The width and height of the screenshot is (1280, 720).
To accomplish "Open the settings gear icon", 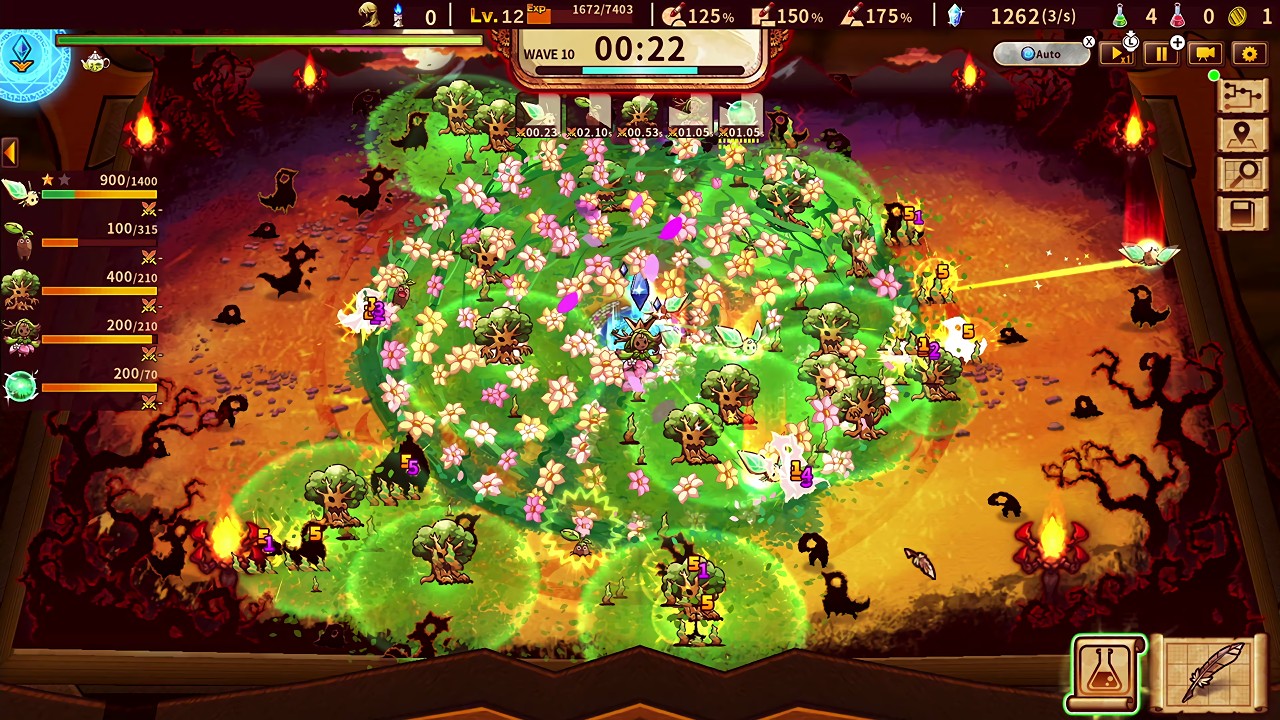I will pyautogui.click(x=1246, y=54).
